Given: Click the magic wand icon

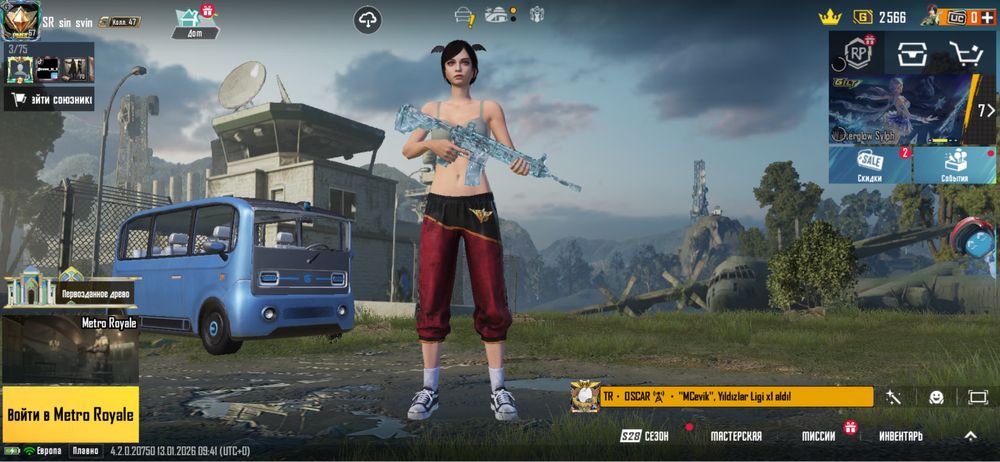Looking at the screenshot, I should click(893, 397).
